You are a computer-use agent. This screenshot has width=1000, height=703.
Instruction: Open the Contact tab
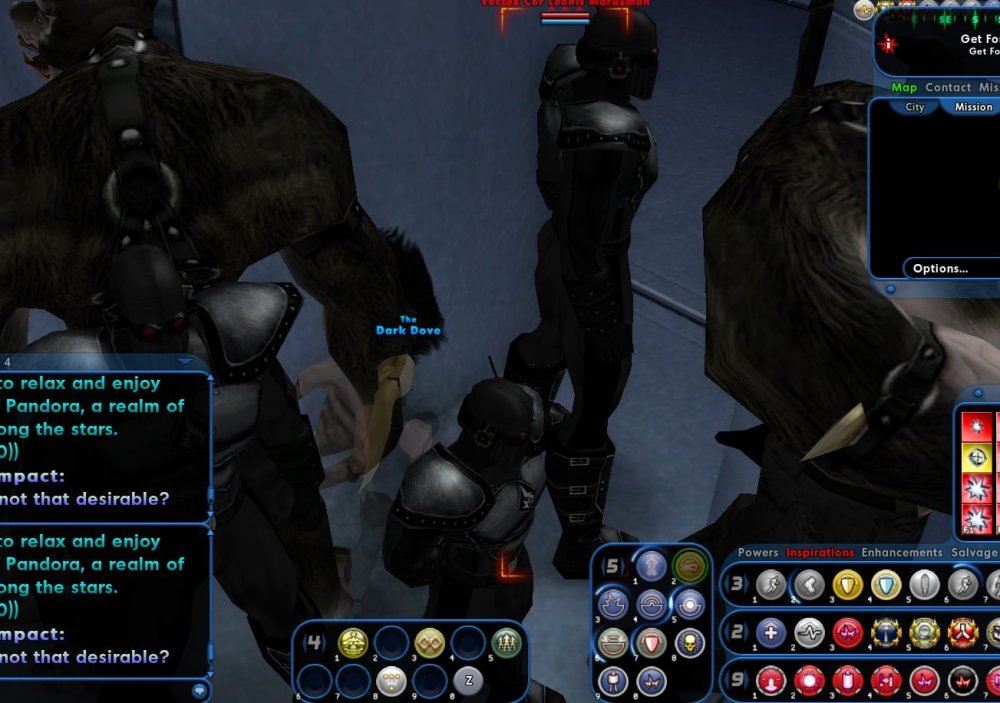click(947, 88)
